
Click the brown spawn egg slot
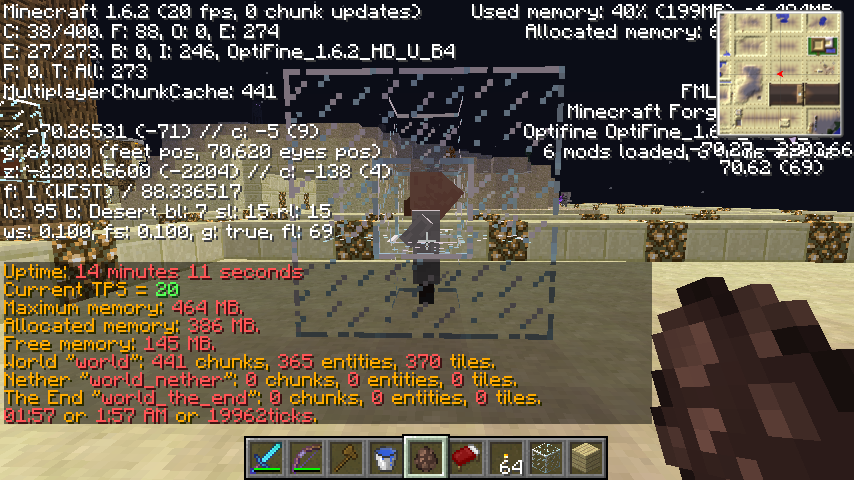[x=425, y=459]
